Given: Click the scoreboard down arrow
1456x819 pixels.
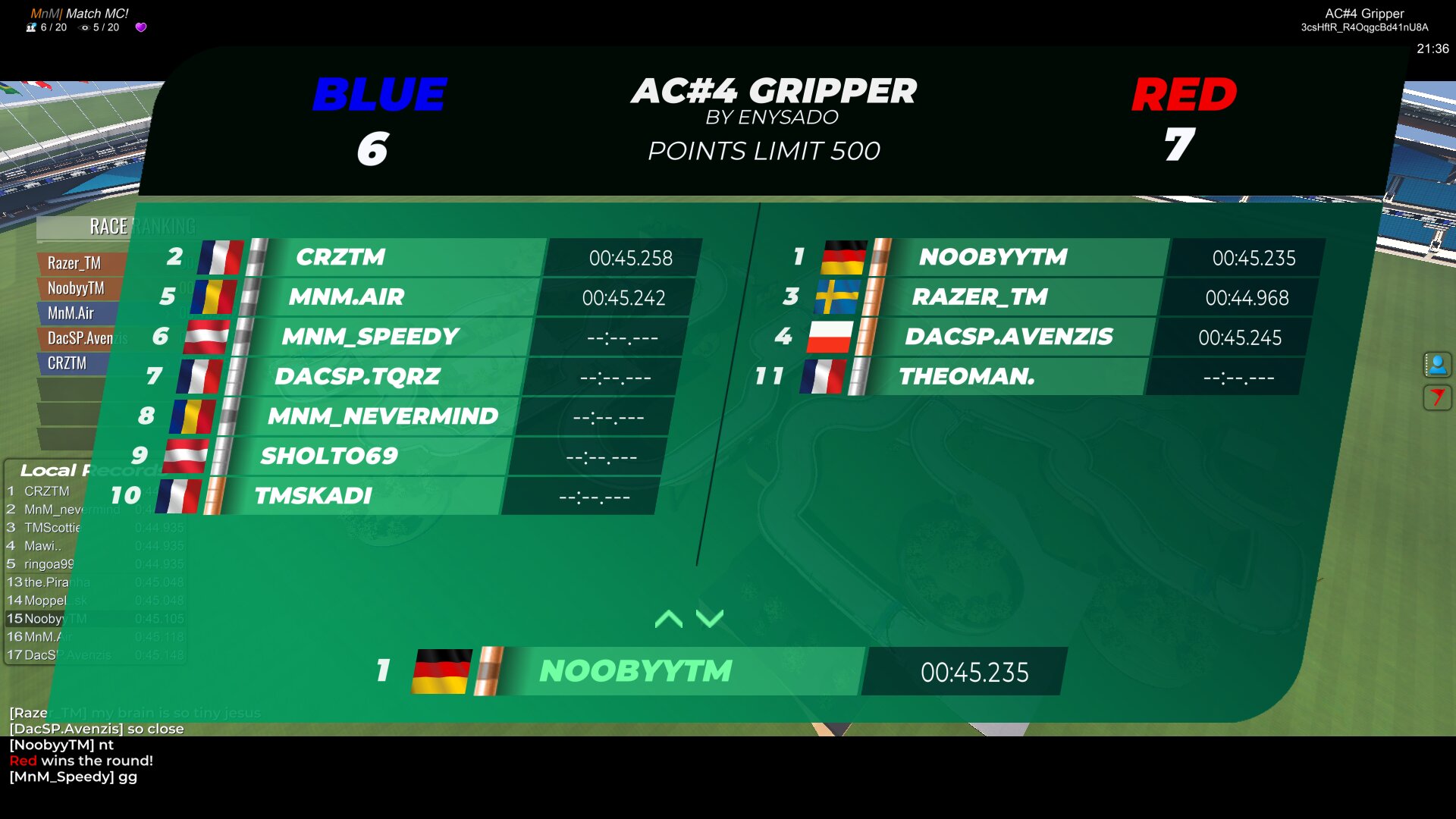Looking at the screenshot, I should pyautogui.click(x=710, y=619).
